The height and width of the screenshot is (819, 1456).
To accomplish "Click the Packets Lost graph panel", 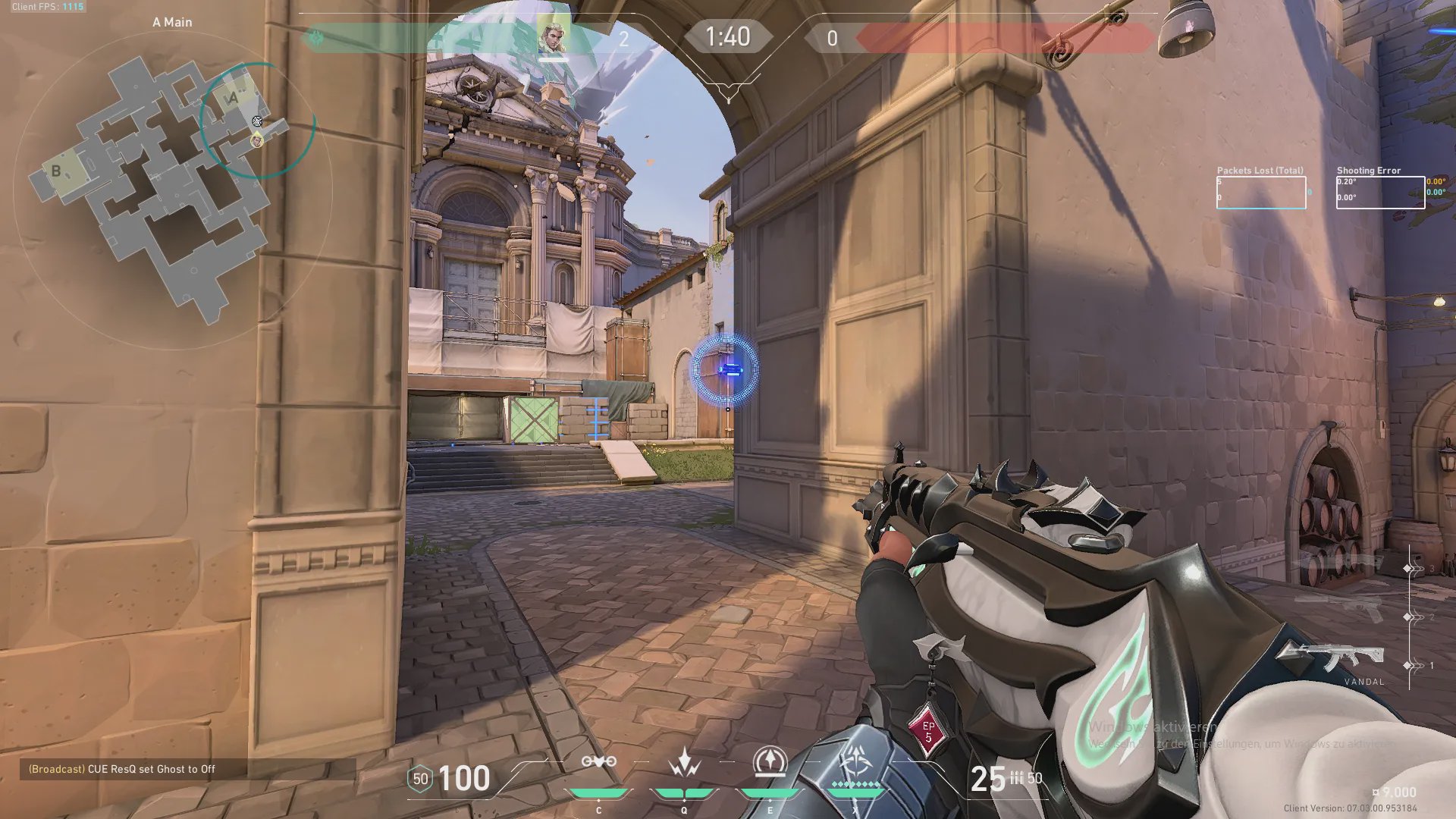I will [1261, 193].
